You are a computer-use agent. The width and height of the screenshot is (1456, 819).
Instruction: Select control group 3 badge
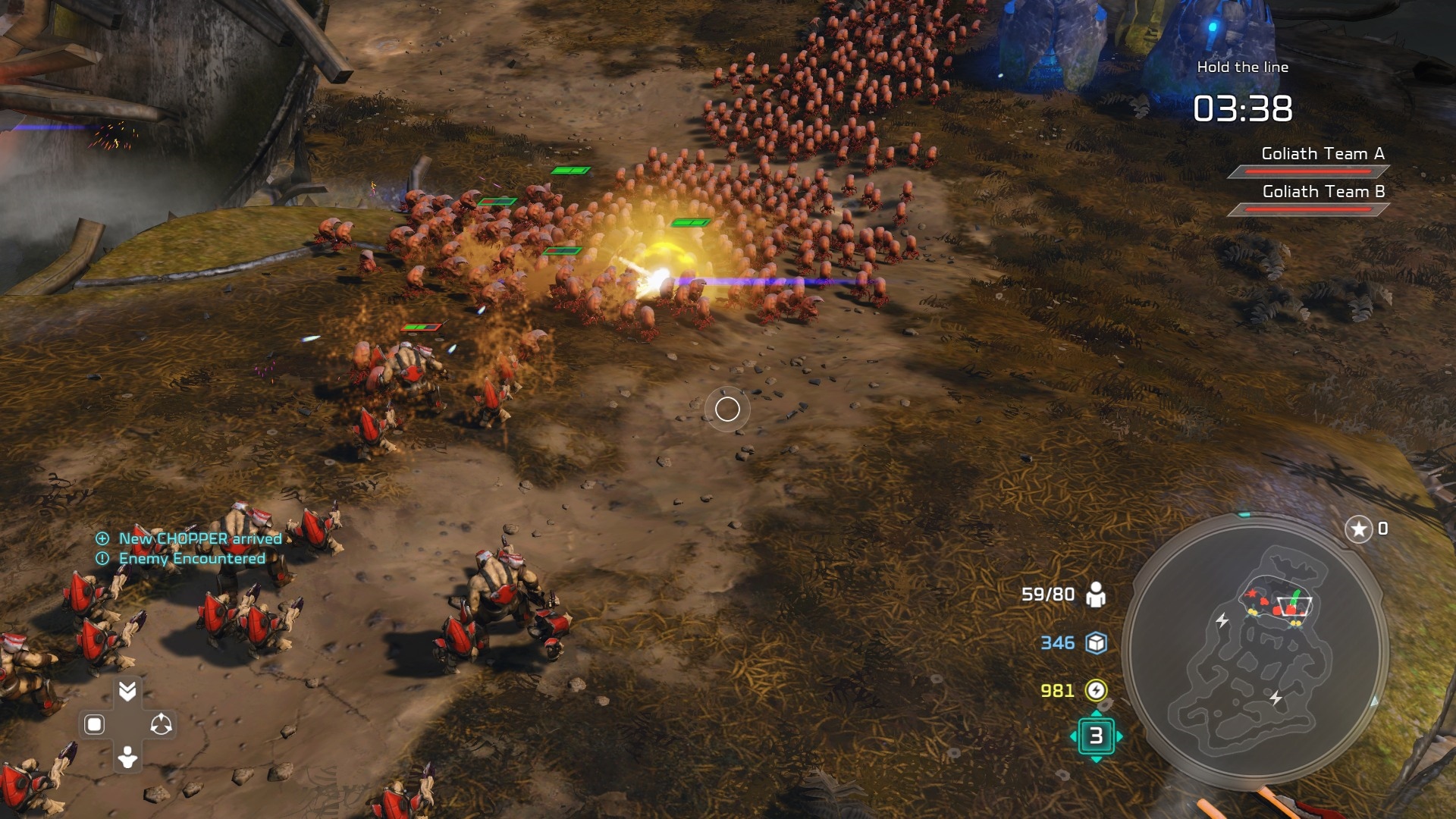1096,736
